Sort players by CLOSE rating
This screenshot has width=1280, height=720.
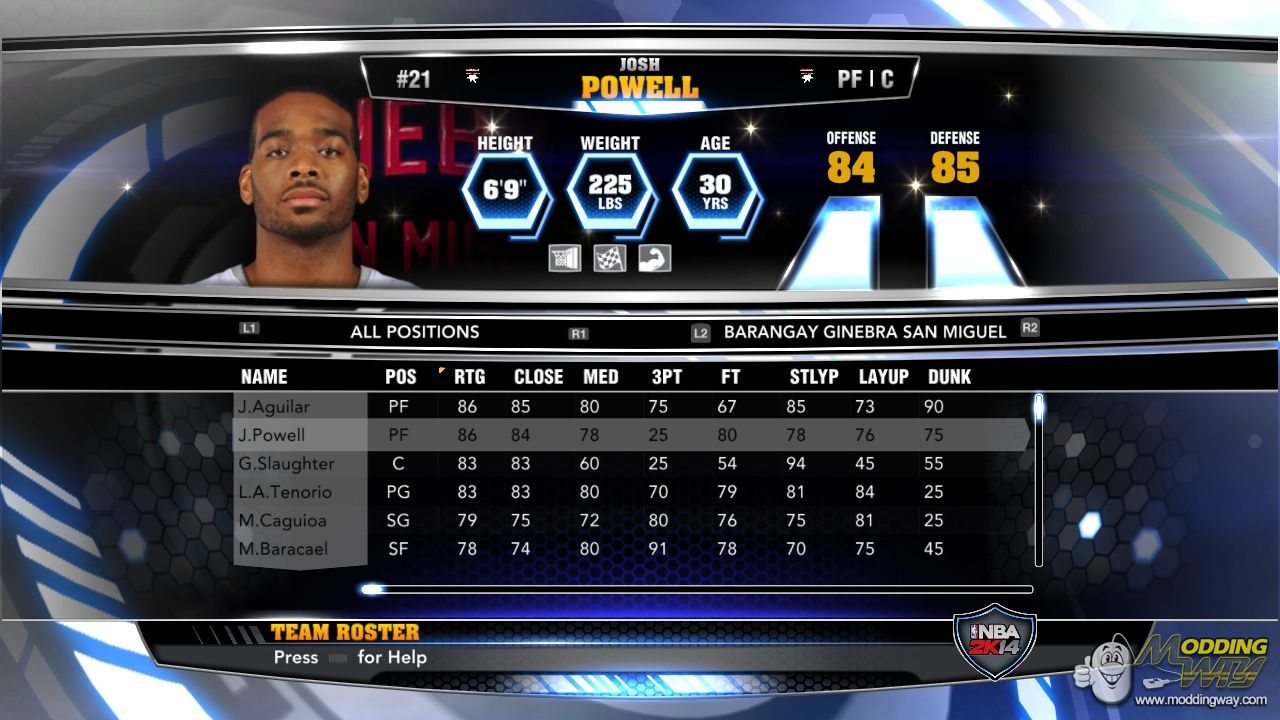(538, 377)
